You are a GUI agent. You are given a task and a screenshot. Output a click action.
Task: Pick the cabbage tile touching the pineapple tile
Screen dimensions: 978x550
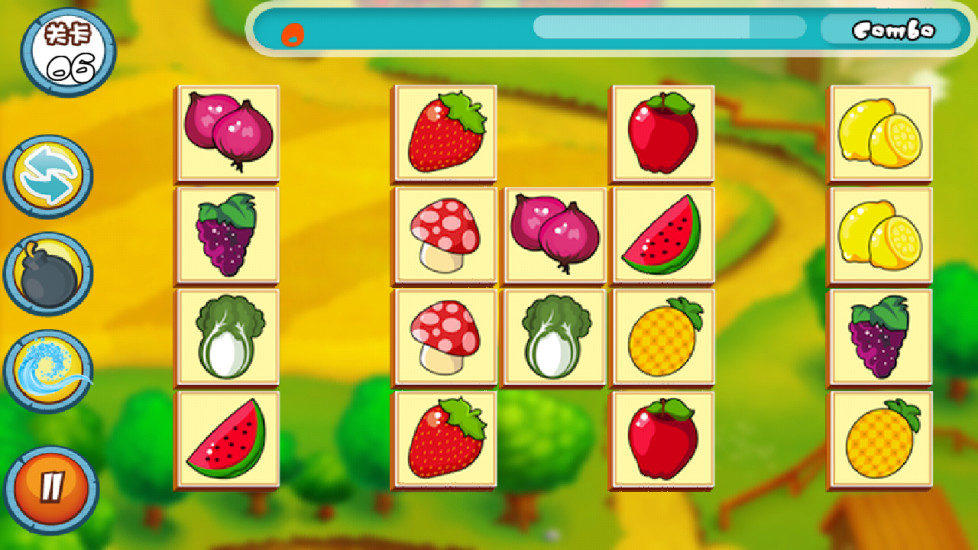coord(555,337)
